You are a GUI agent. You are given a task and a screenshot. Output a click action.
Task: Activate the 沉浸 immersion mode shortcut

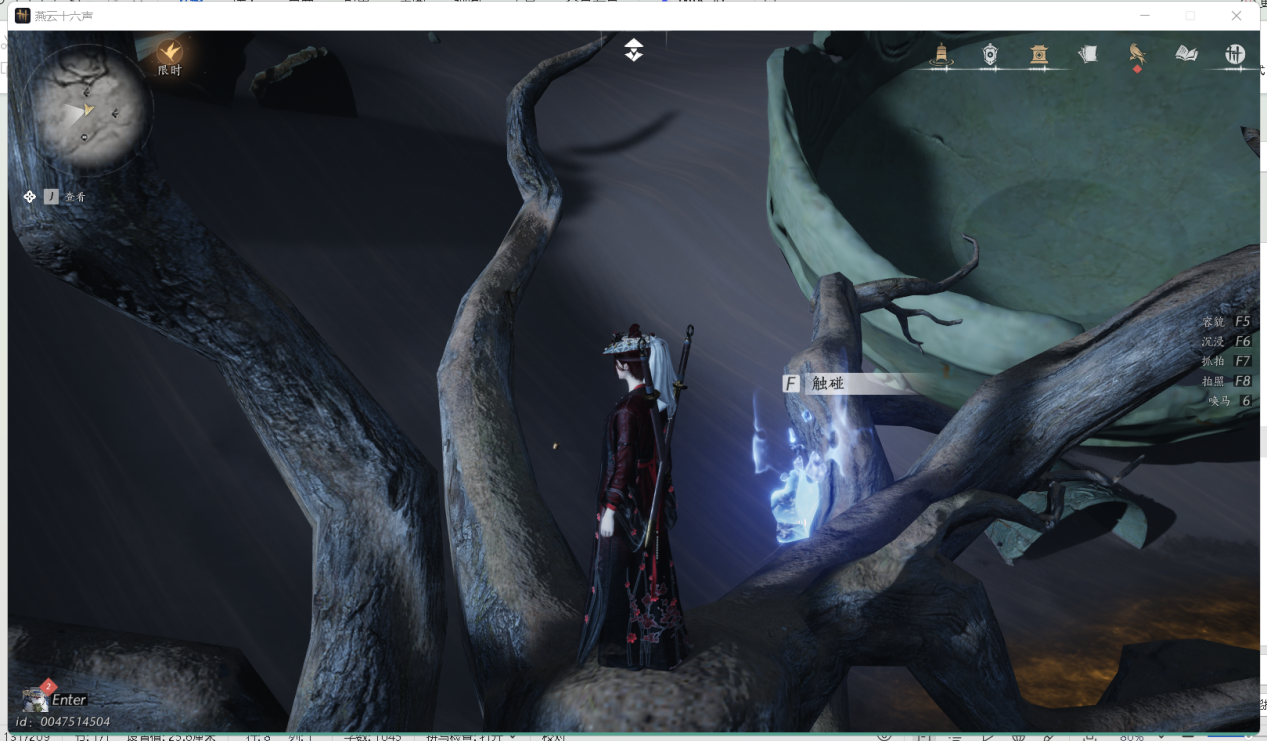[x=1226, y=342]
